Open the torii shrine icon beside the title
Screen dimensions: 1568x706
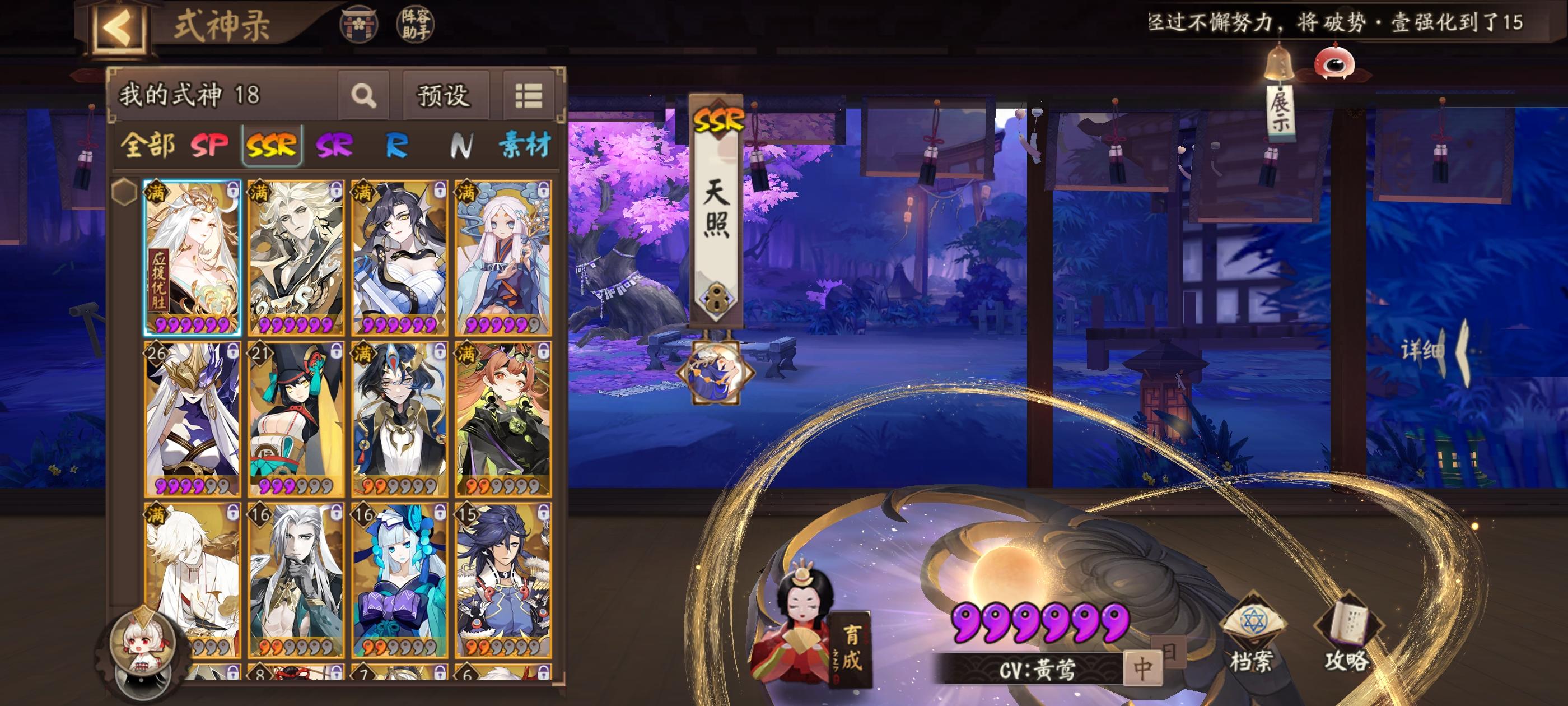pos(359,24)
